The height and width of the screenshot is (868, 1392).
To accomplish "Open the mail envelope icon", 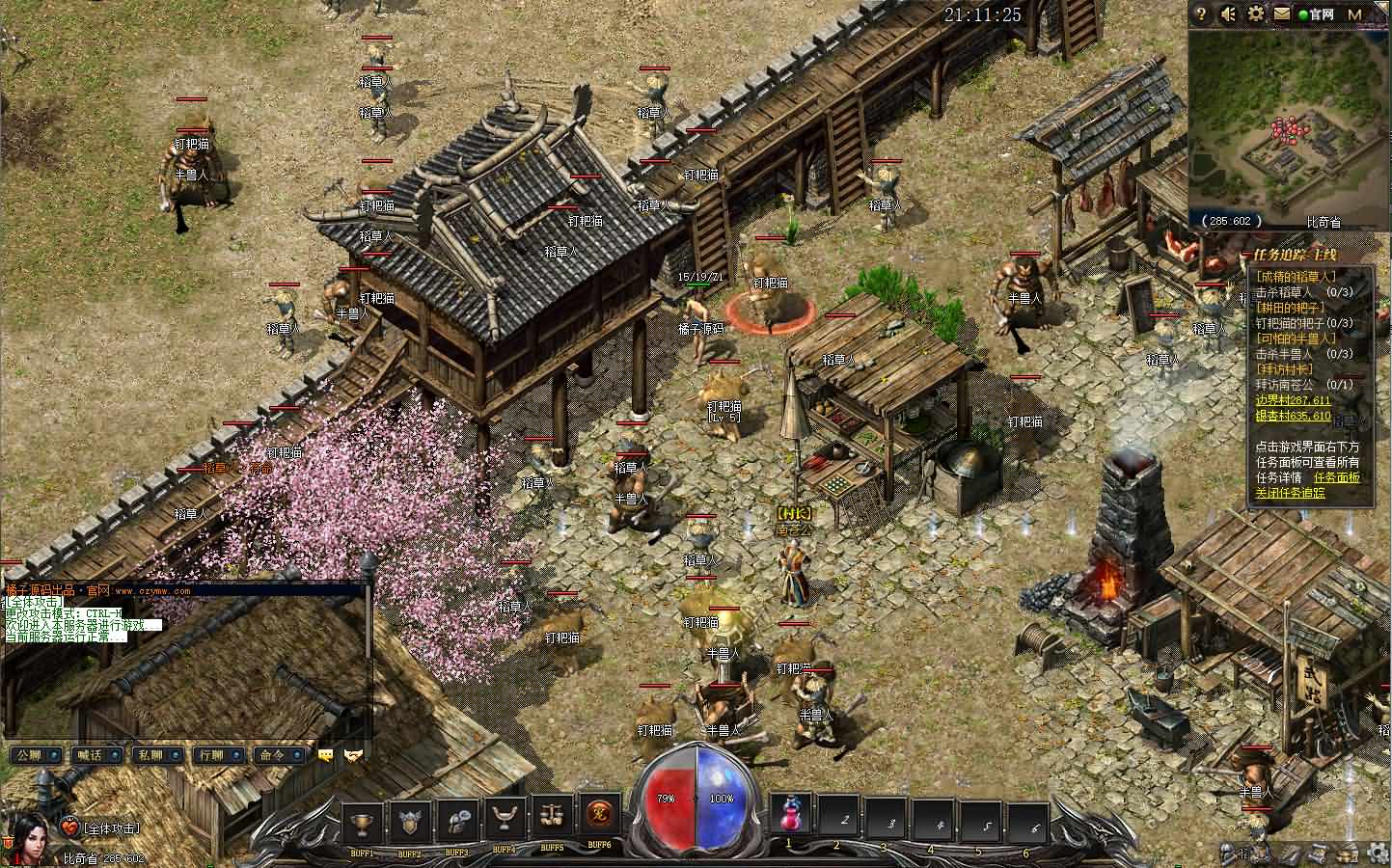I will click(1282, 14).
